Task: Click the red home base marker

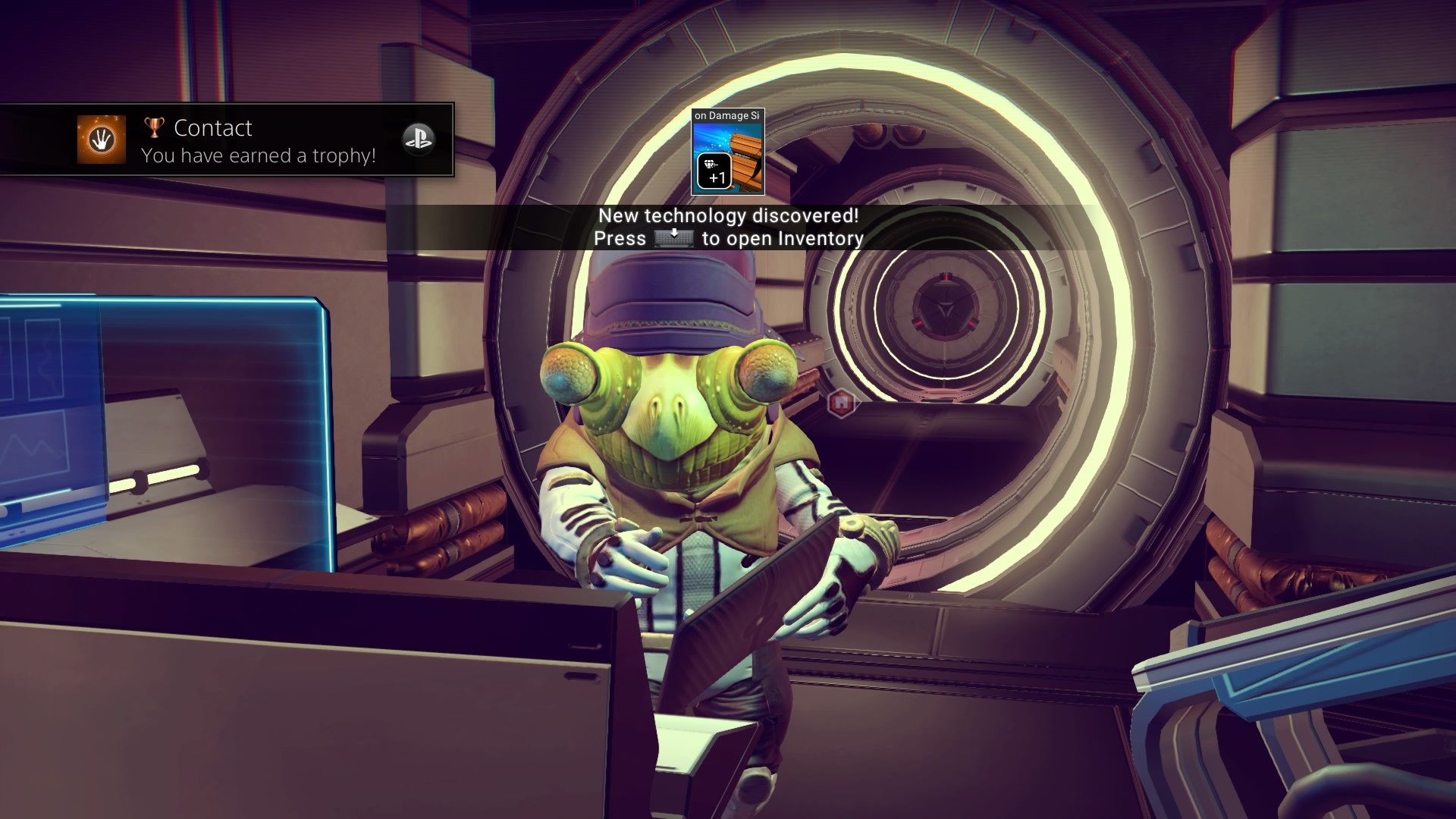Action: click(841, 403)
